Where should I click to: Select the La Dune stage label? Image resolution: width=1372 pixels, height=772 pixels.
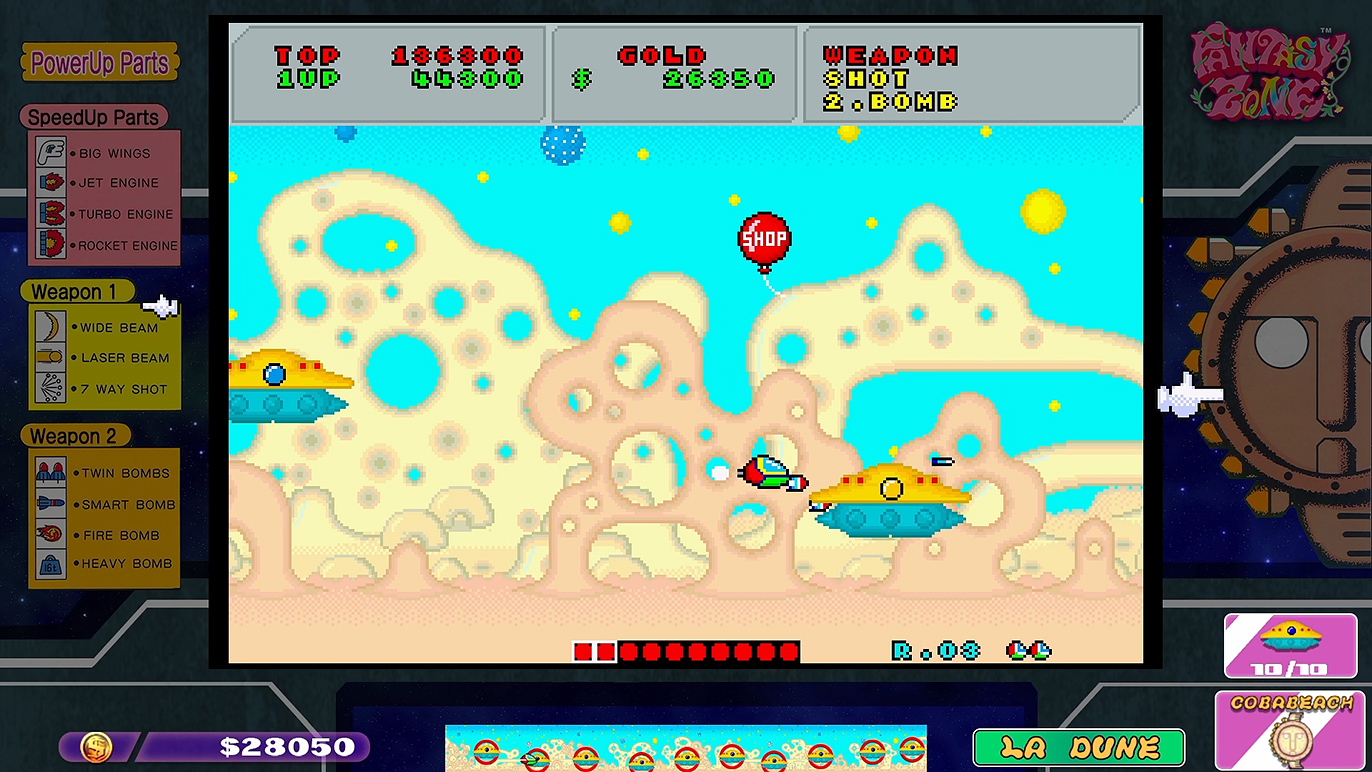click(1078, 747)
